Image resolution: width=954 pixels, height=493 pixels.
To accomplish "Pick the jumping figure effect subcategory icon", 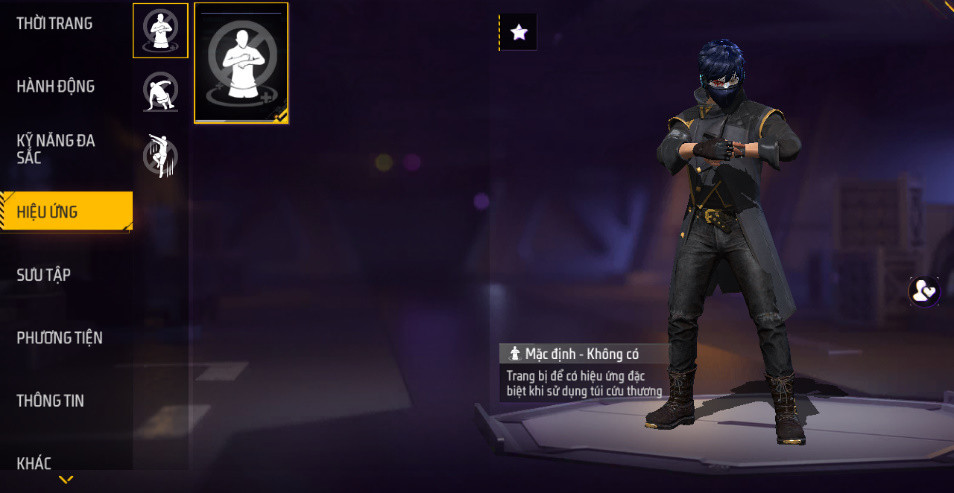I will pyautogui.click(x=160, y=155).
